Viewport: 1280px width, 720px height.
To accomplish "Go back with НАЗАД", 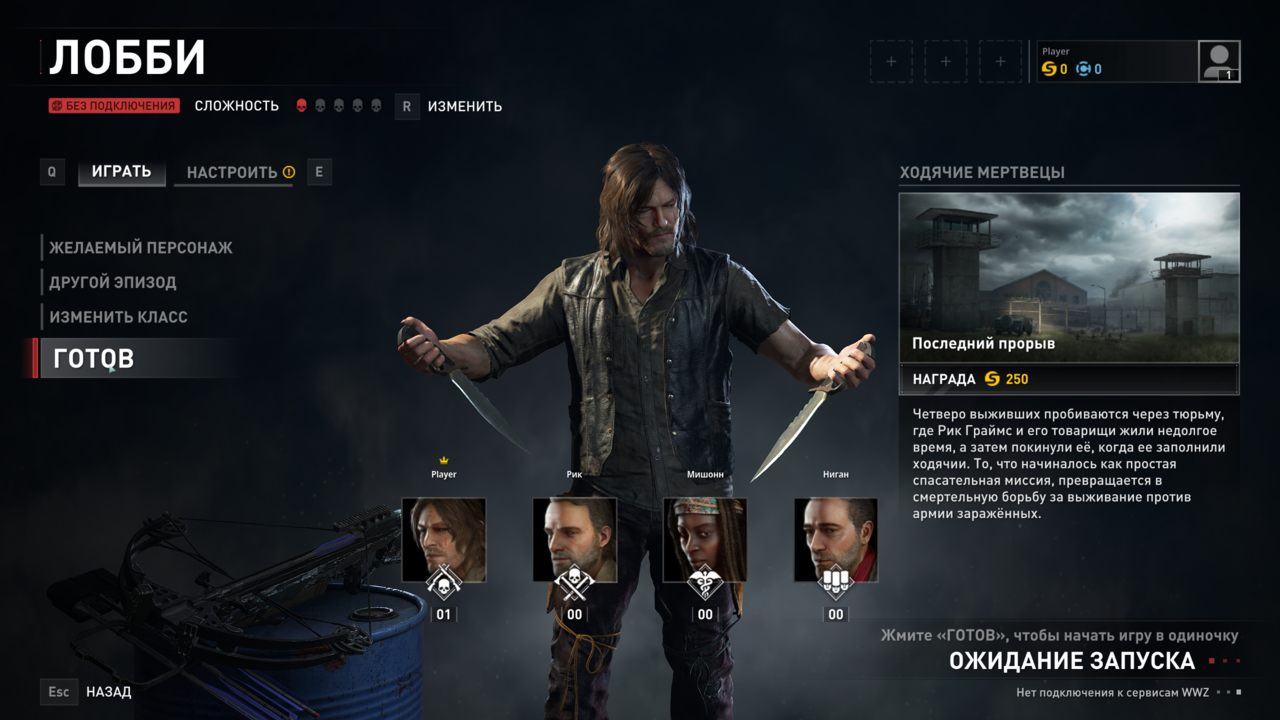I will [x=108, y=691].
